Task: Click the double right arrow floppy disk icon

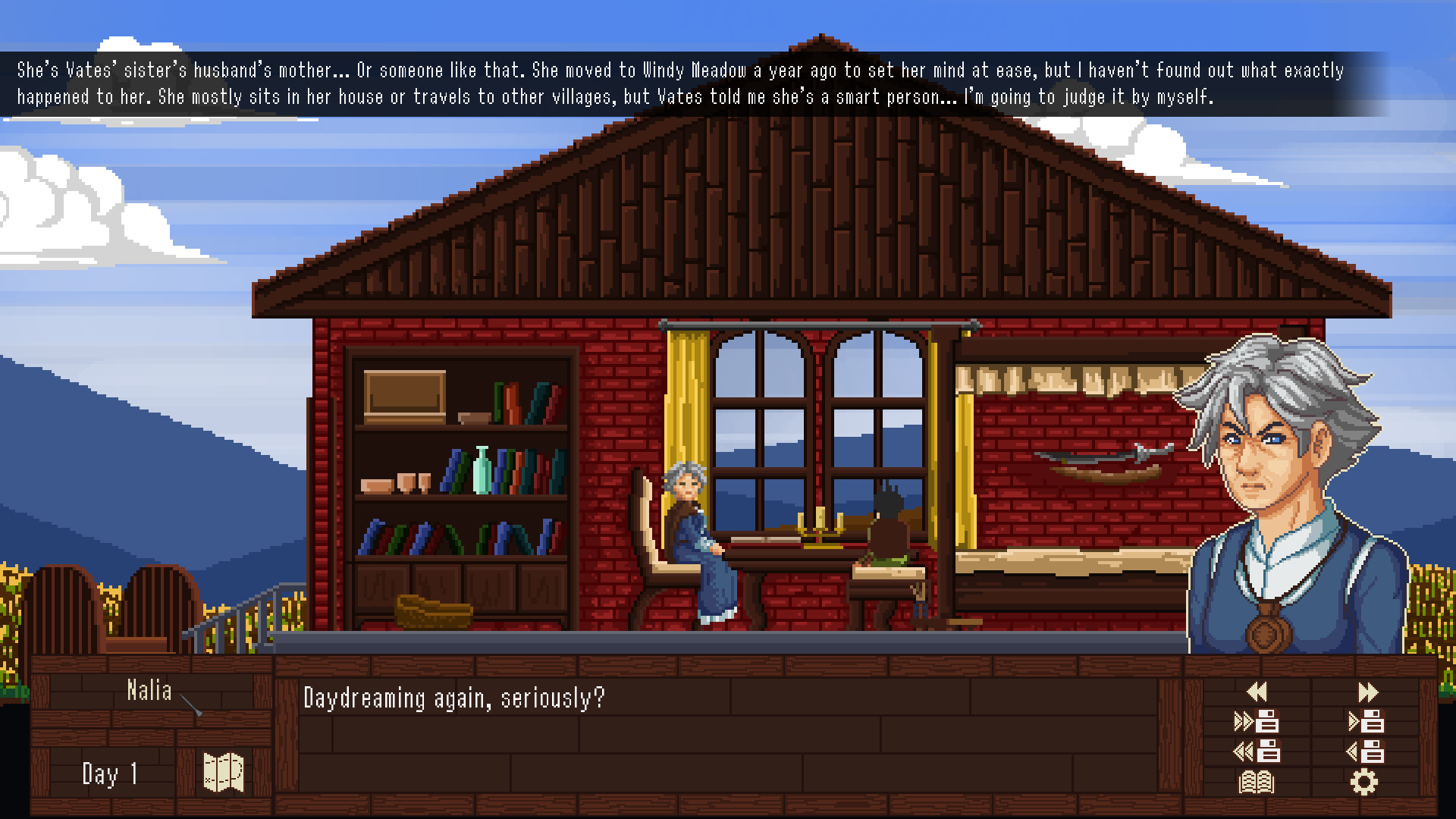Action: [1257, 721]
